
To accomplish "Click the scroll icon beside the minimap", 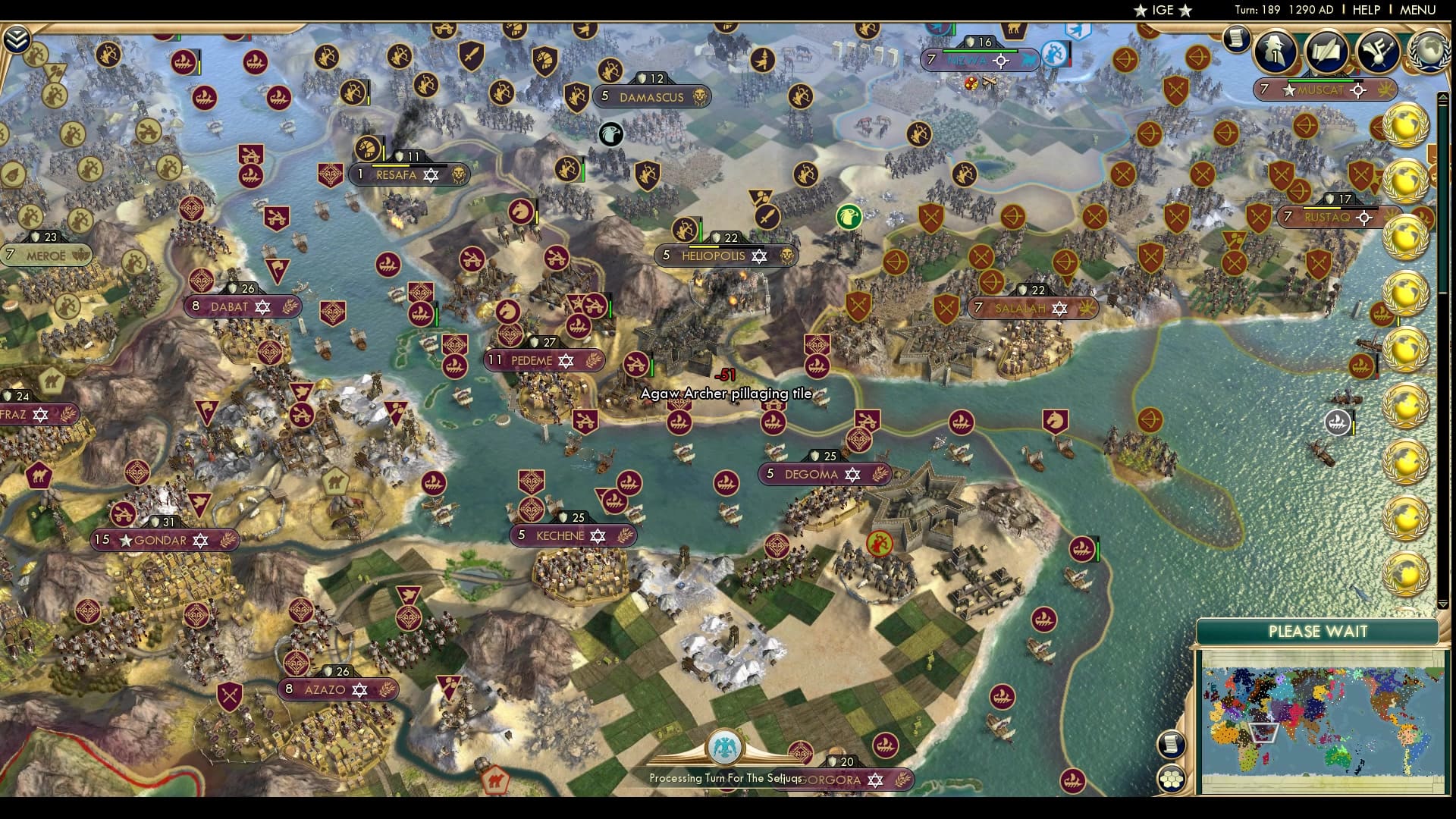I will click(x=1171, y=745).
